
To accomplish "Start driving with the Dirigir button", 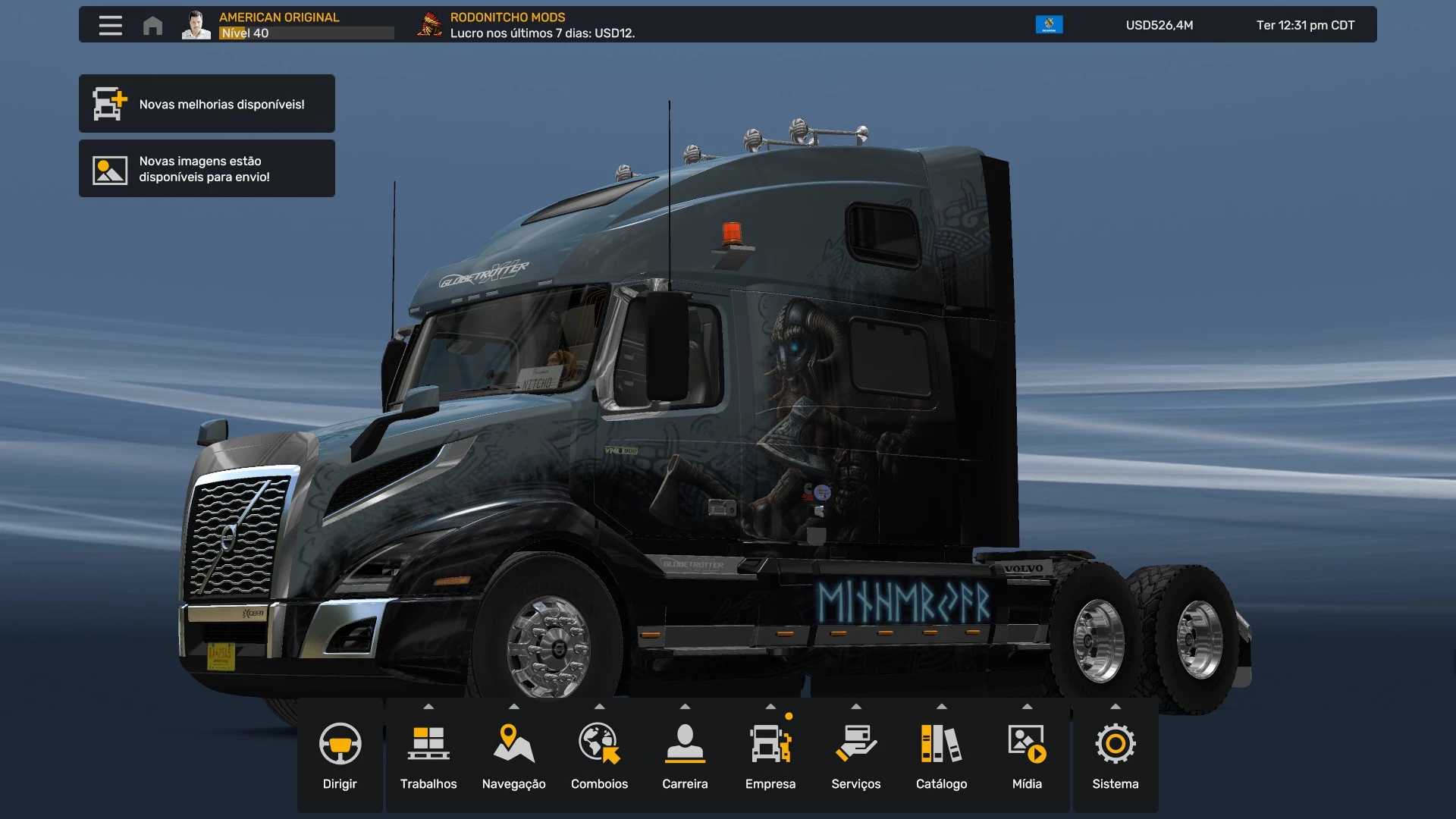I will (x=340, y=755).
